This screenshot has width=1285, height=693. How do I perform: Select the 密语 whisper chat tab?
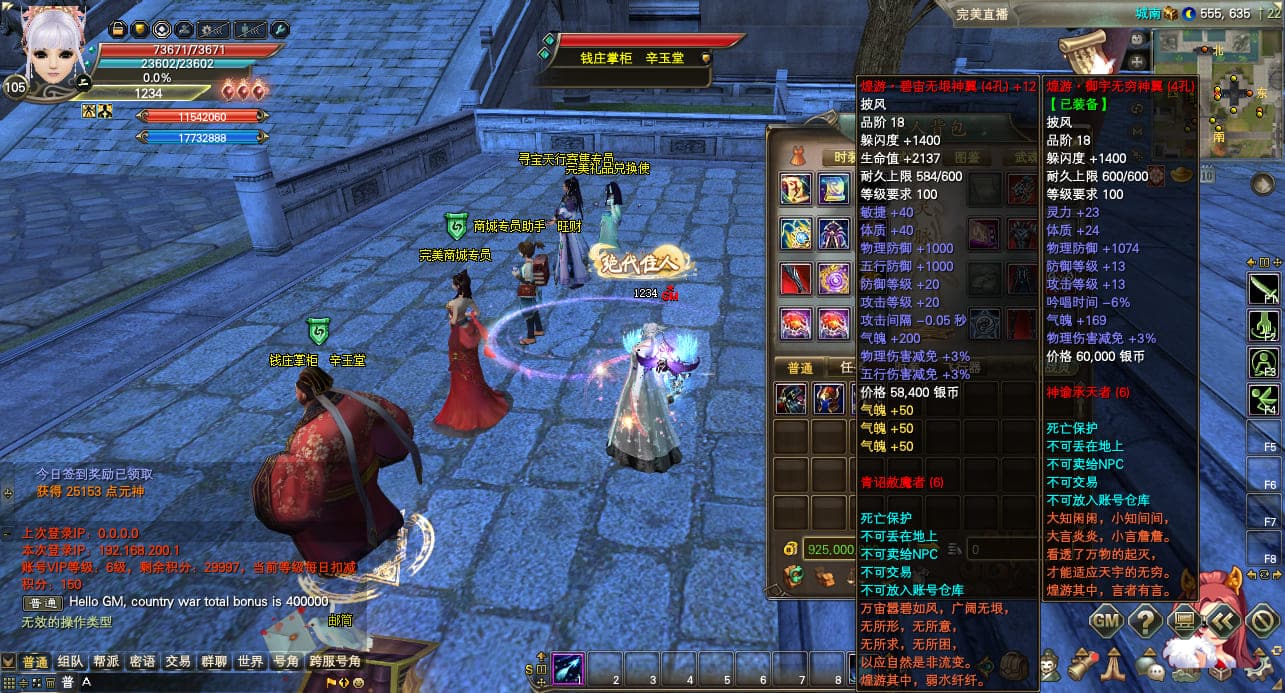[x=142, y=662]
